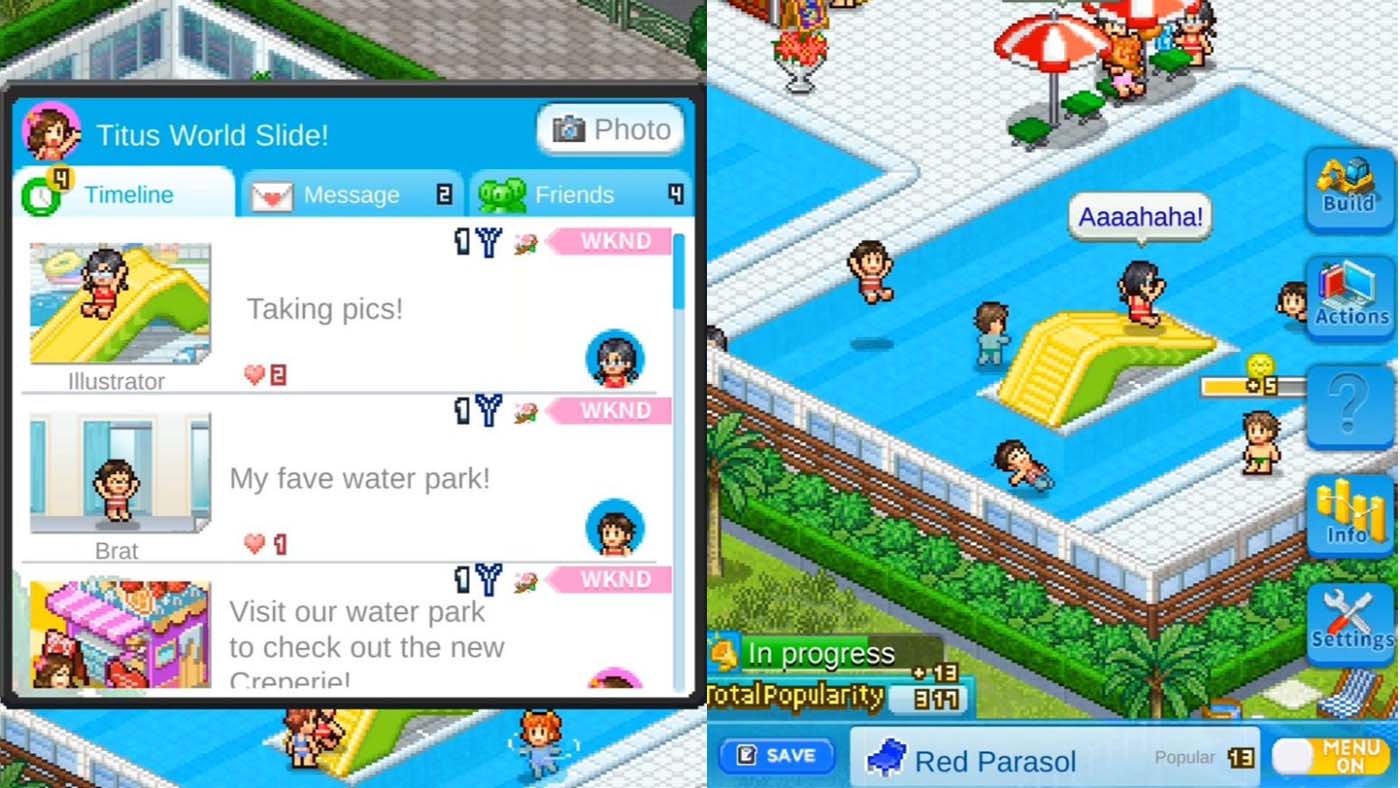Switch to the Message tab
Screen dimensions: 1400x788
click(352, 194)
